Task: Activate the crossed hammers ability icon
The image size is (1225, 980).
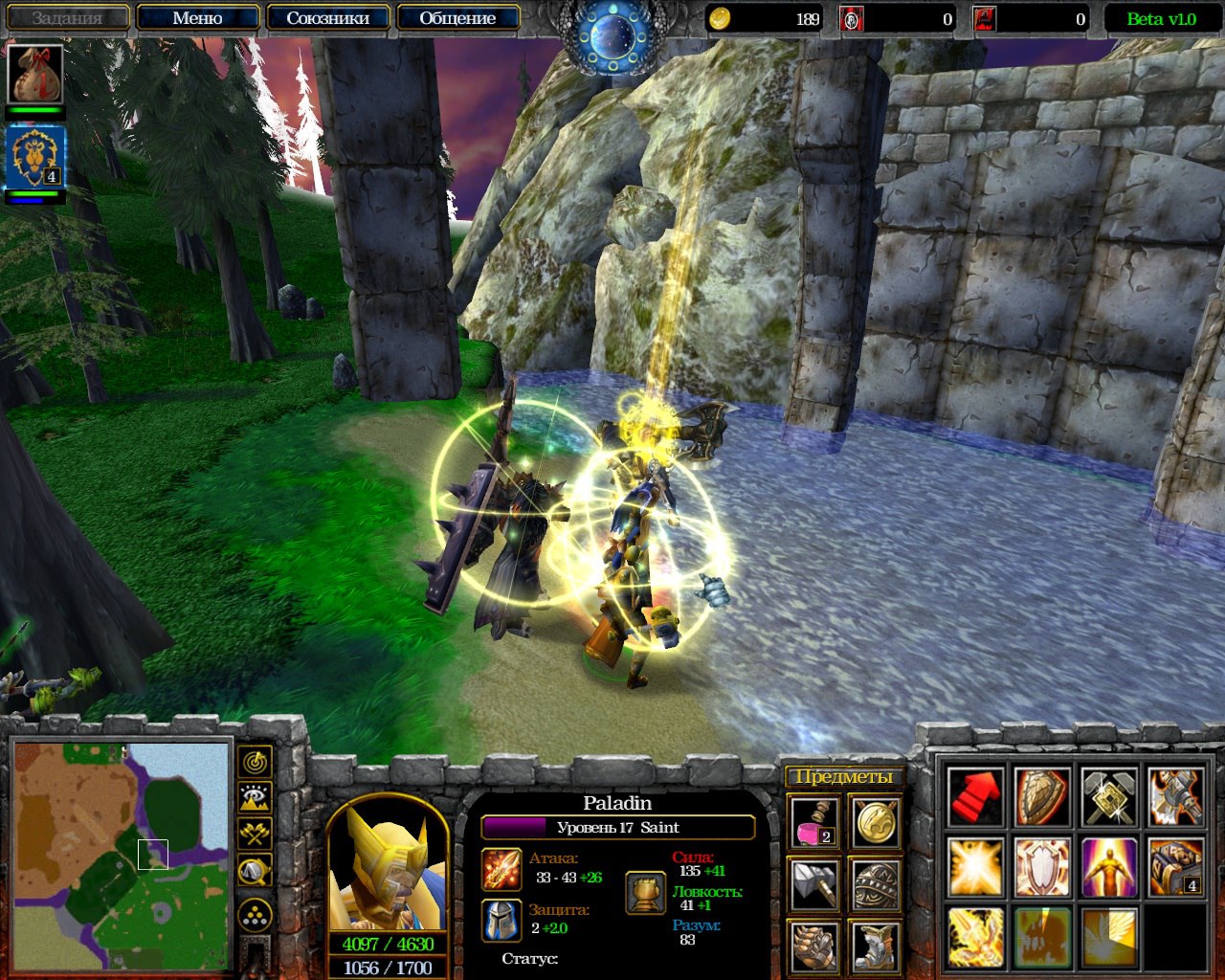Action: tap(1109, 796)
